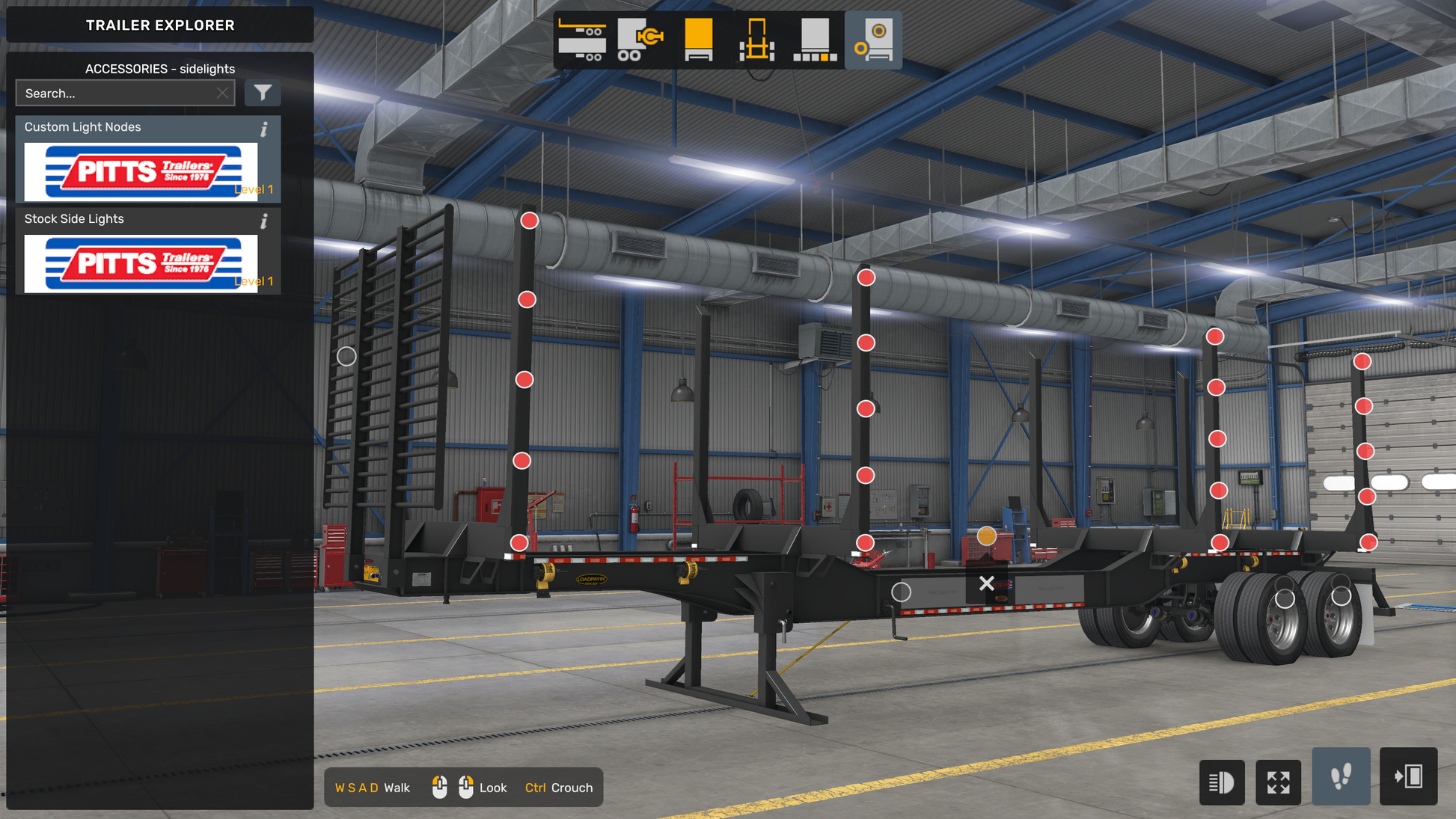Click the exit door button
1456x819 pixels.
click(1408, 776)
